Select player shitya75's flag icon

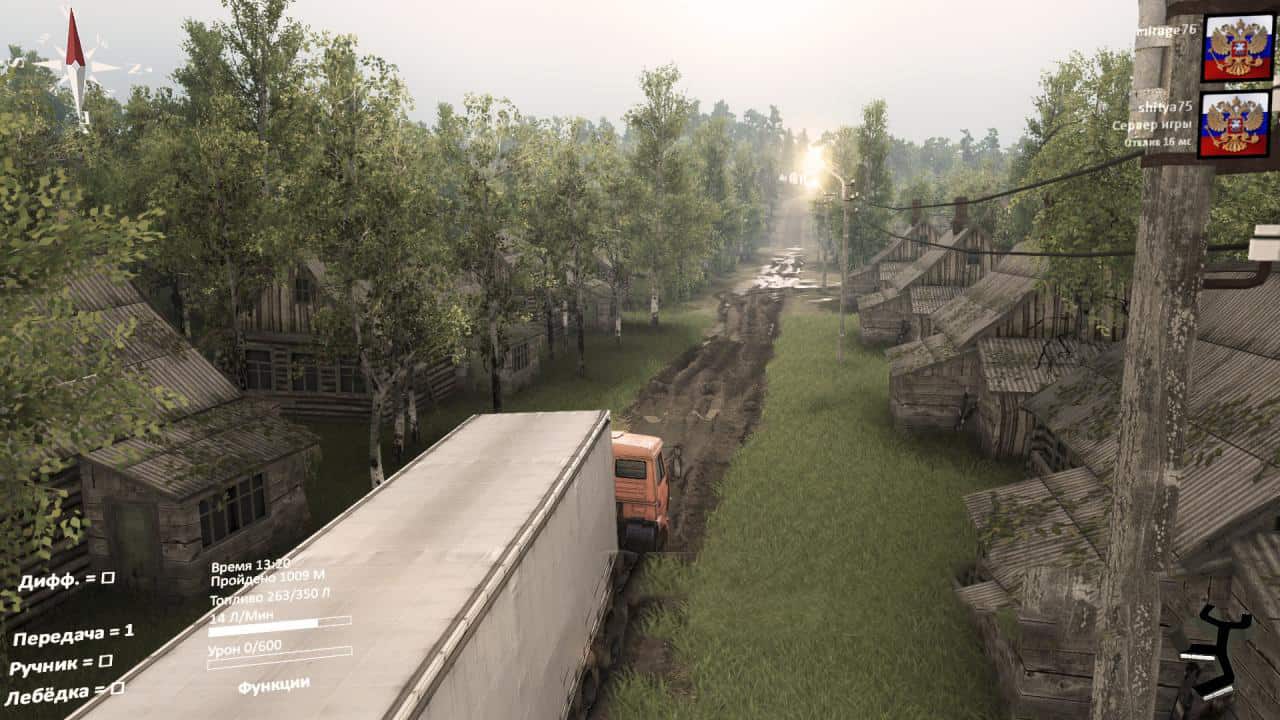pyautogui.click(x=1234, y=124)
